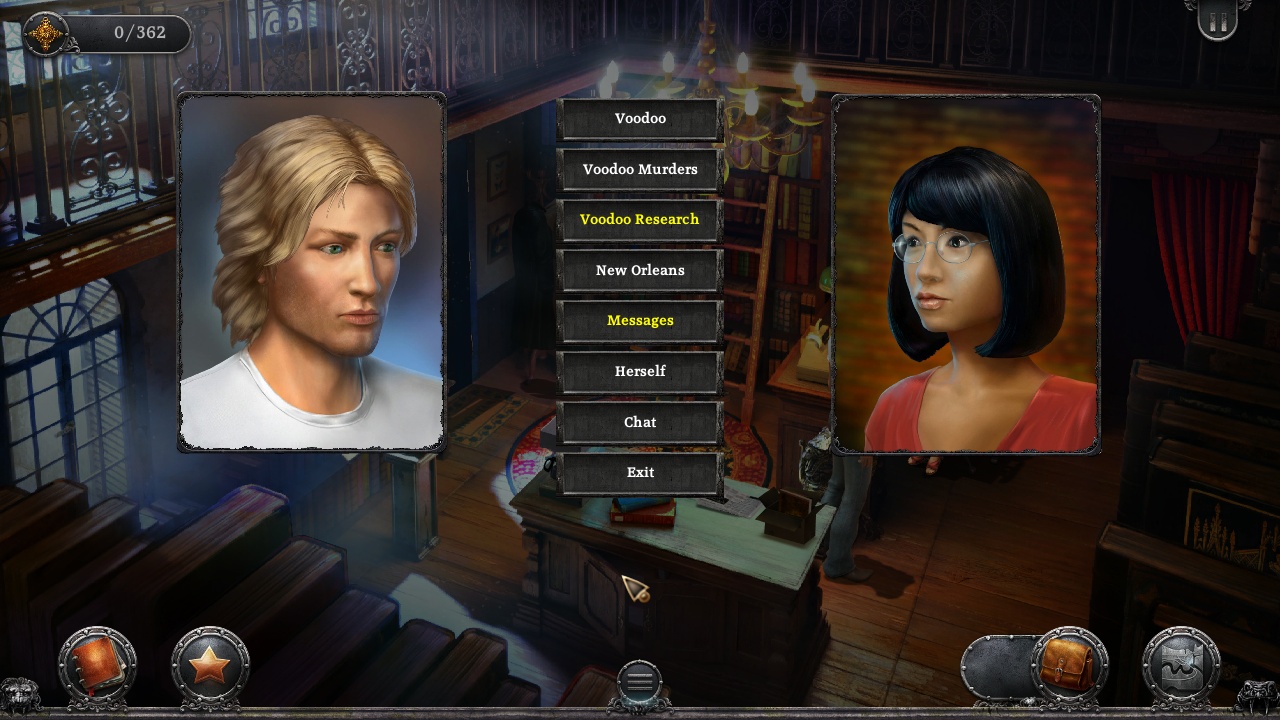Open the leather satchel inventory
Viewport: 1280px width, 720px height.
pyautogui.click(x=1067, y=665)
